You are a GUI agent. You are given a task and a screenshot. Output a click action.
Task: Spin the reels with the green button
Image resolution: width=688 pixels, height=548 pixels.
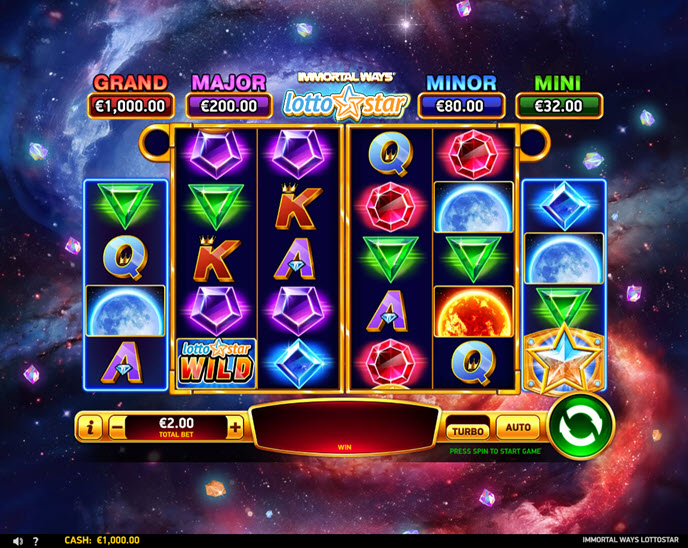580,427
